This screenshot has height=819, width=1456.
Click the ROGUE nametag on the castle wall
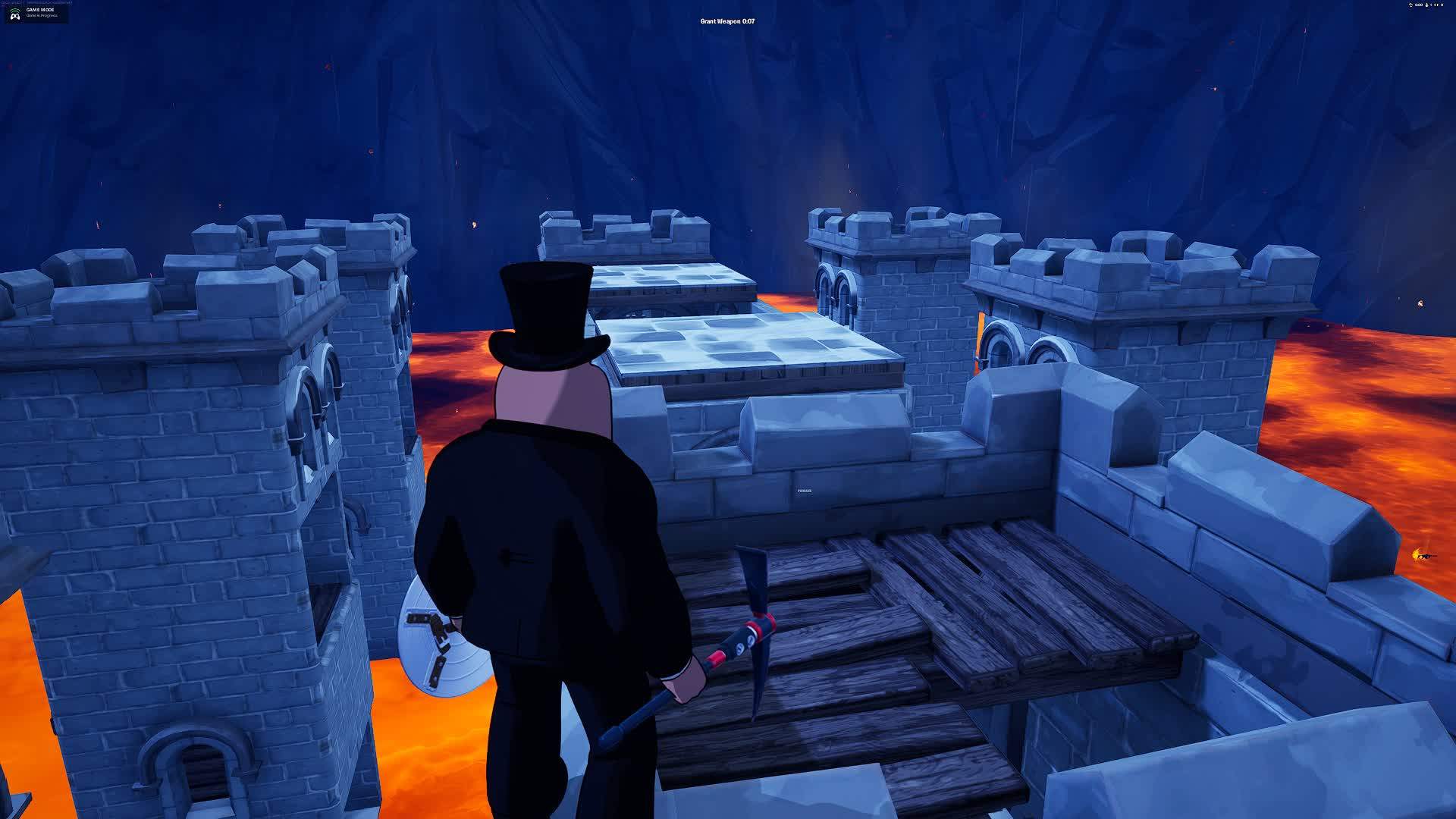coord(805,491)
